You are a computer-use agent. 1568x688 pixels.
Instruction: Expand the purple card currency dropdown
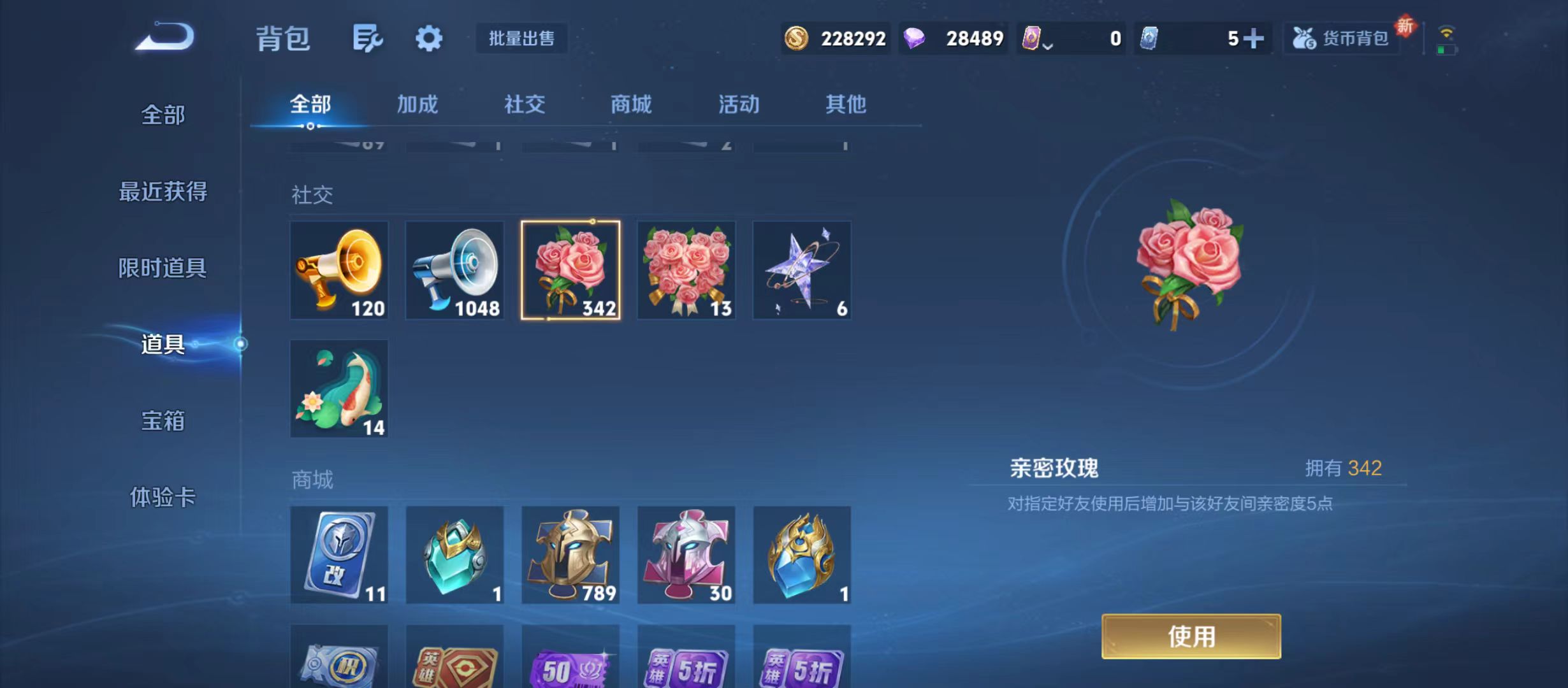click(1048, 45)
